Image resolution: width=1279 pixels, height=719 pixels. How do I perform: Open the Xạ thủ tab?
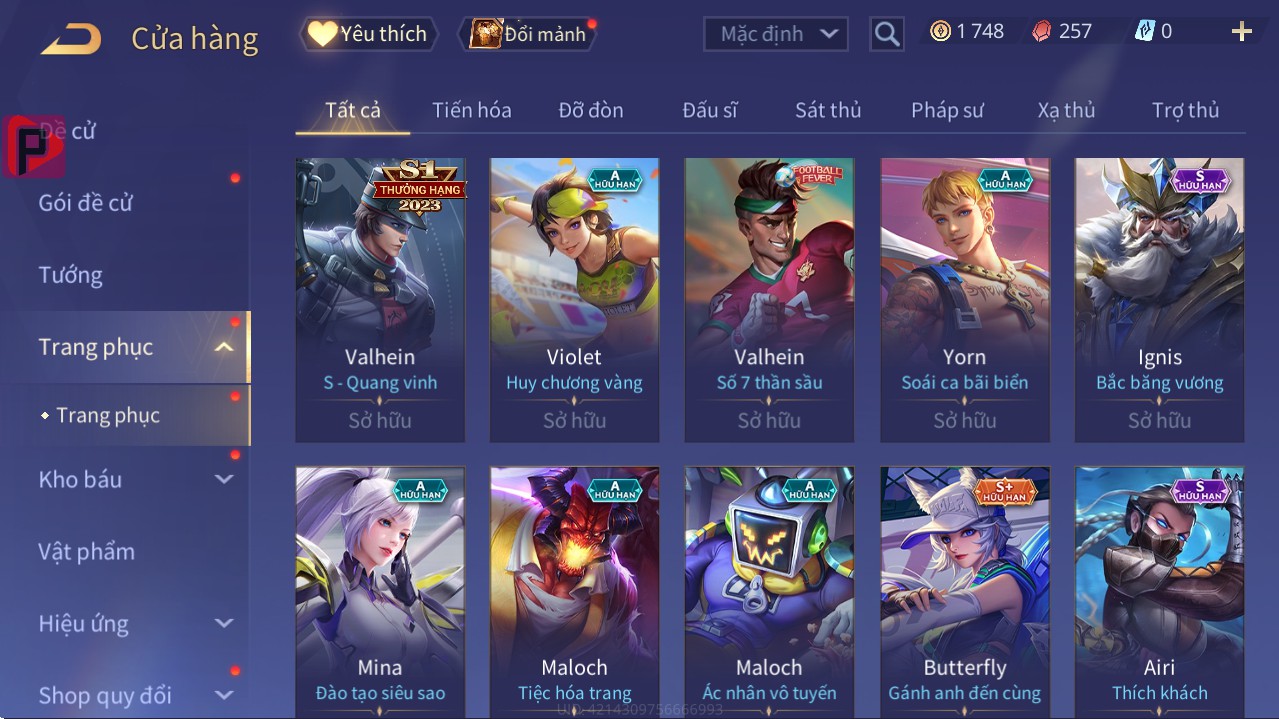point(1066,110)
